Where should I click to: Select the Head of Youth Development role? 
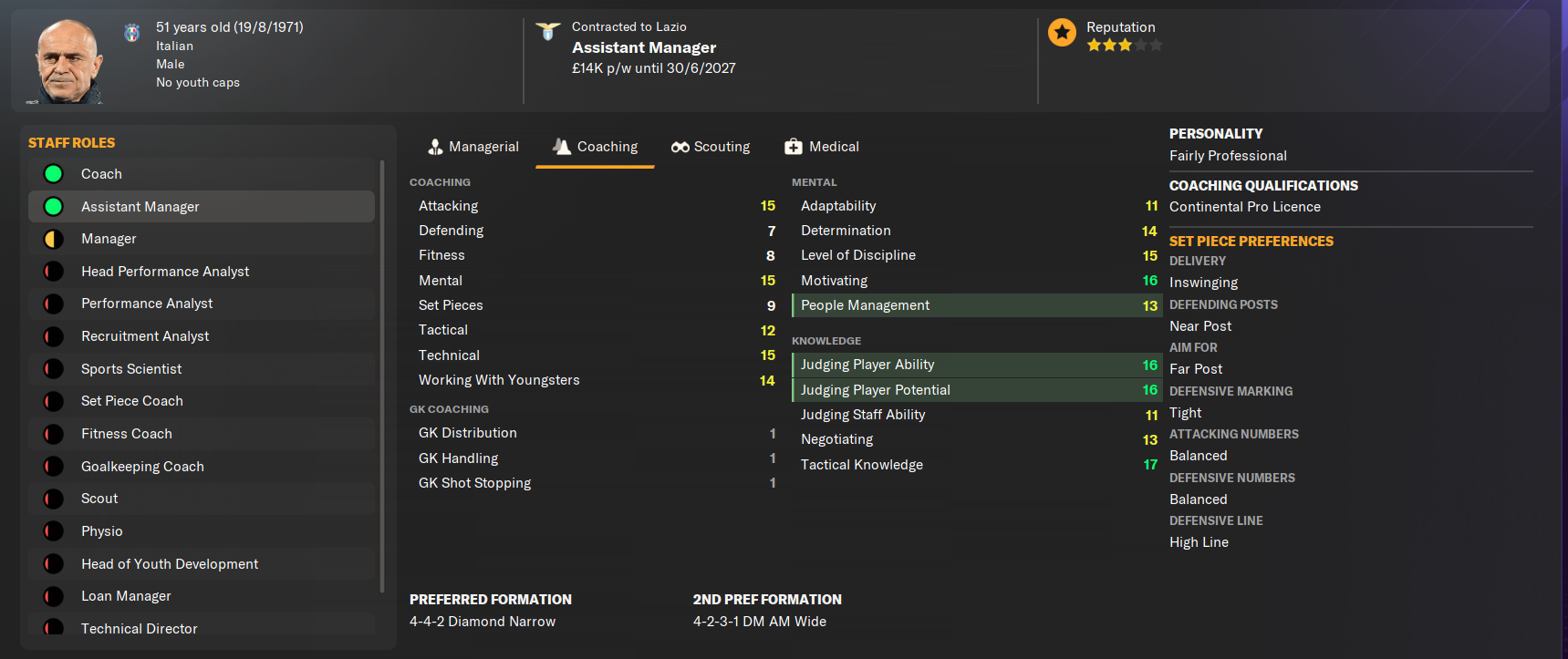pos(169,563)
